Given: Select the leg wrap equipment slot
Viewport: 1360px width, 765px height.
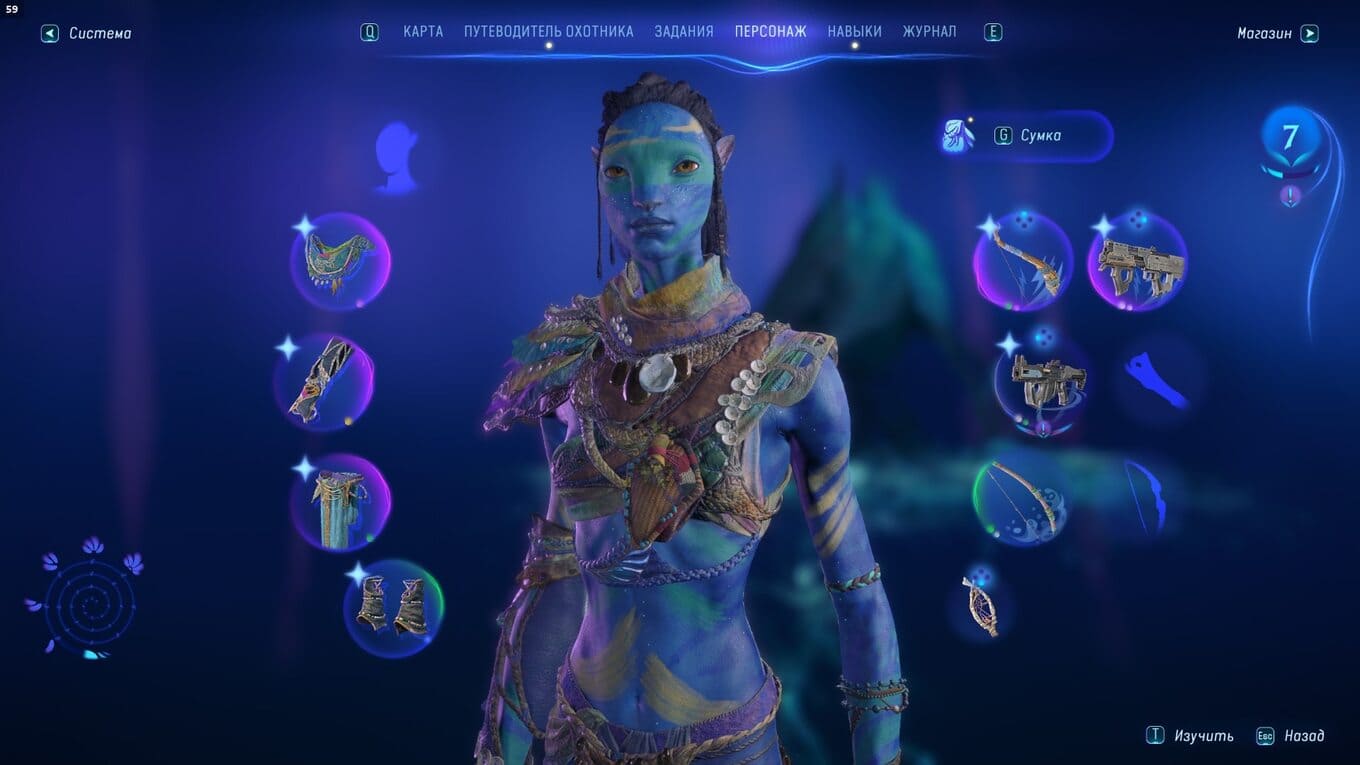Looking at the screenshot, I should 340,503.
